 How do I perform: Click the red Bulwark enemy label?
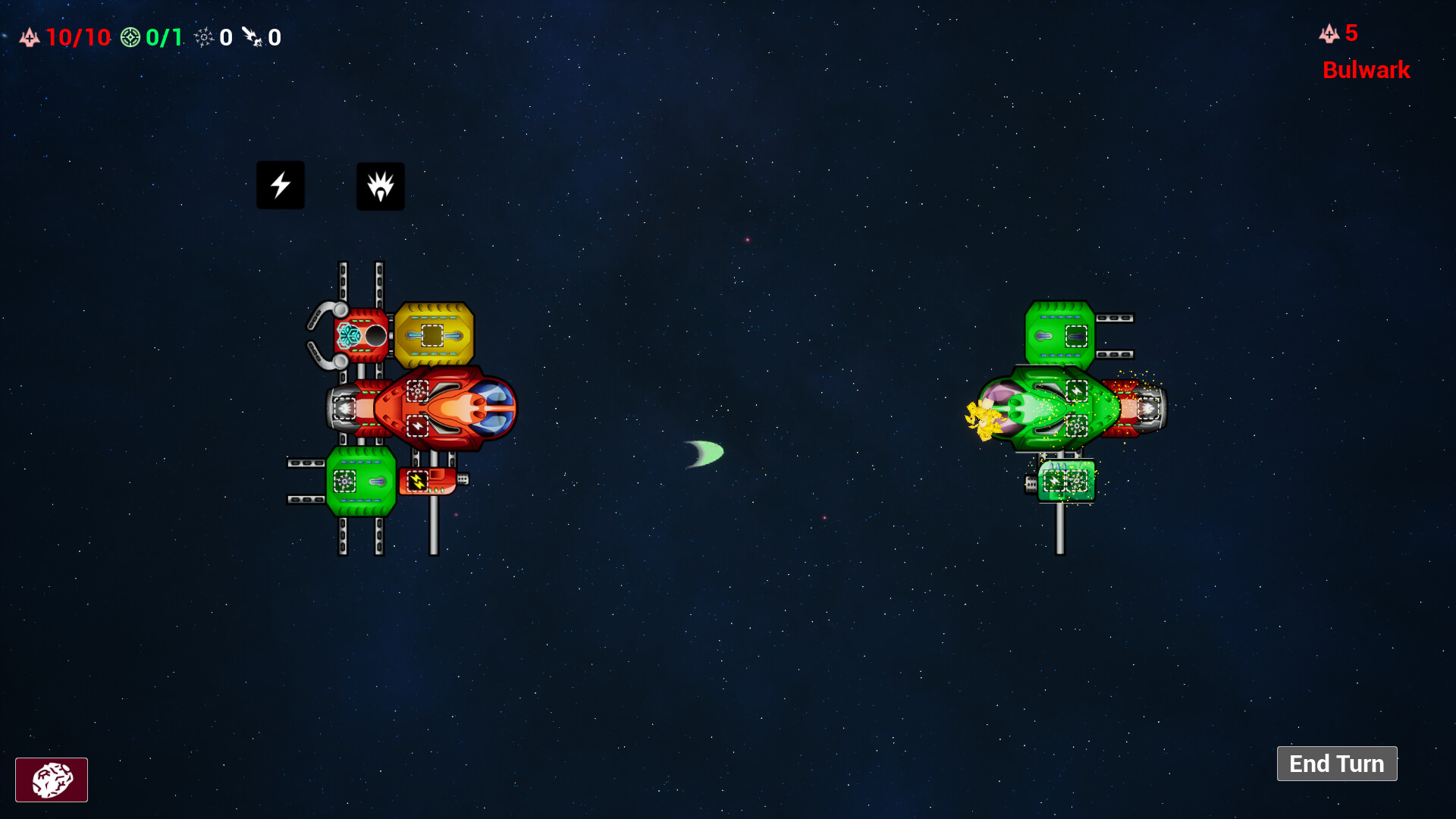click(x=1366, y=71)
